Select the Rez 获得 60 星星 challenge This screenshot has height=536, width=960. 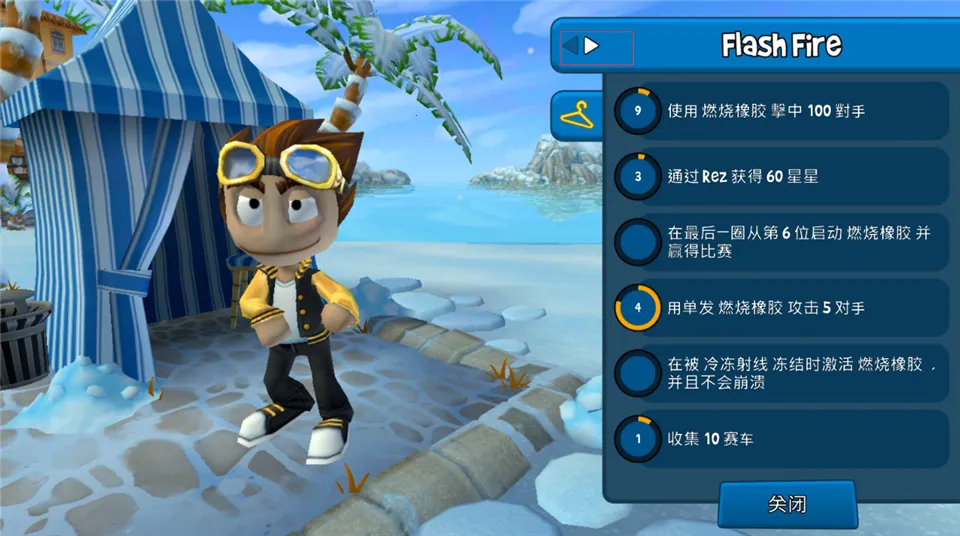click(778, 176)
